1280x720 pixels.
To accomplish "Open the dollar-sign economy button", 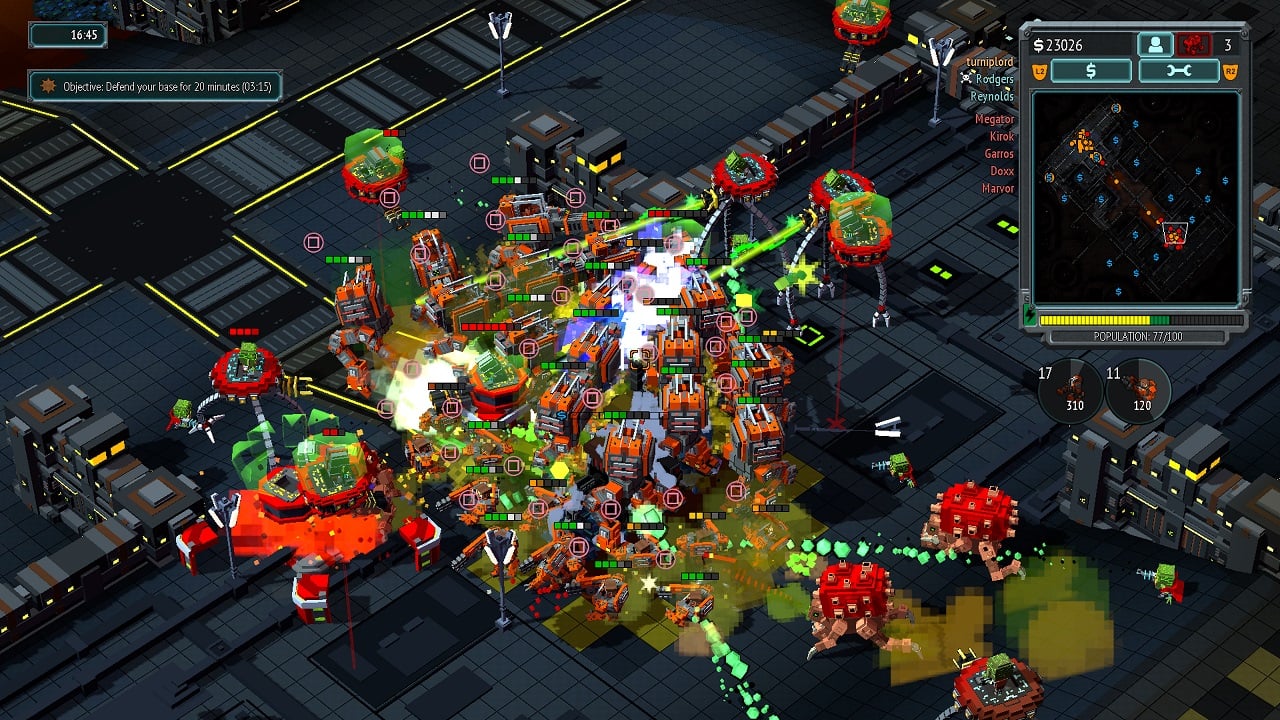I will coord(1091,71).
